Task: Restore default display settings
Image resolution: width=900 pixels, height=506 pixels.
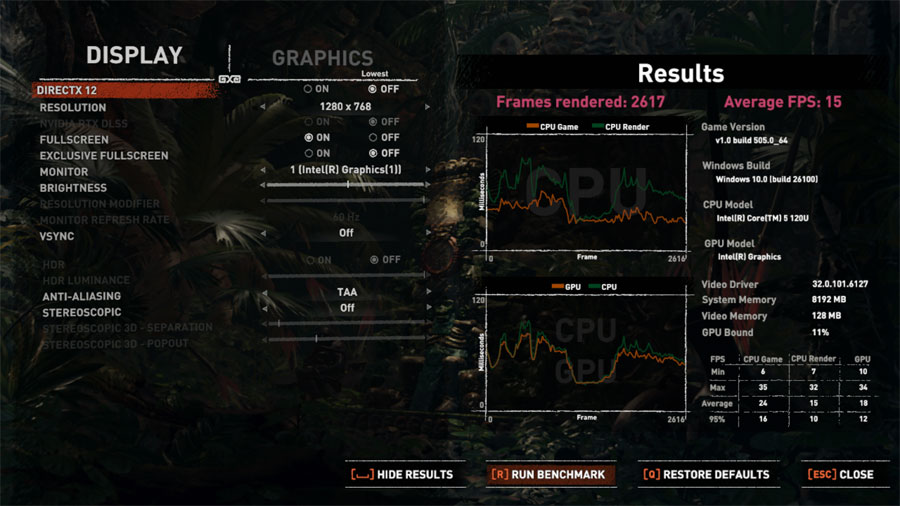Action: [x=706, y=474]
